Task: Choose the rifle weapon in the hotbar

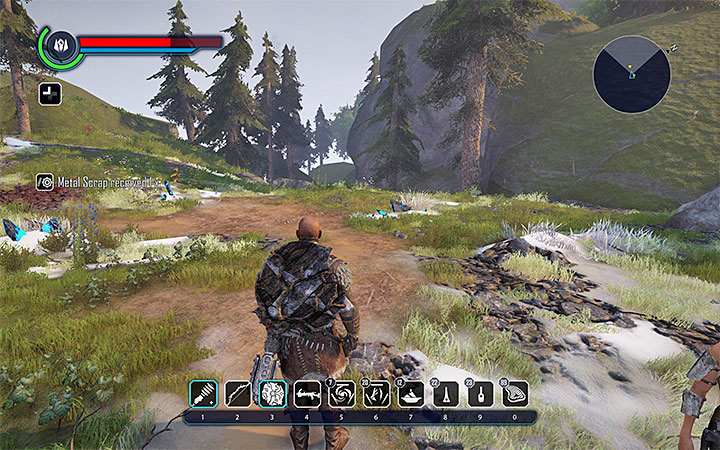Action: (307, 394)
